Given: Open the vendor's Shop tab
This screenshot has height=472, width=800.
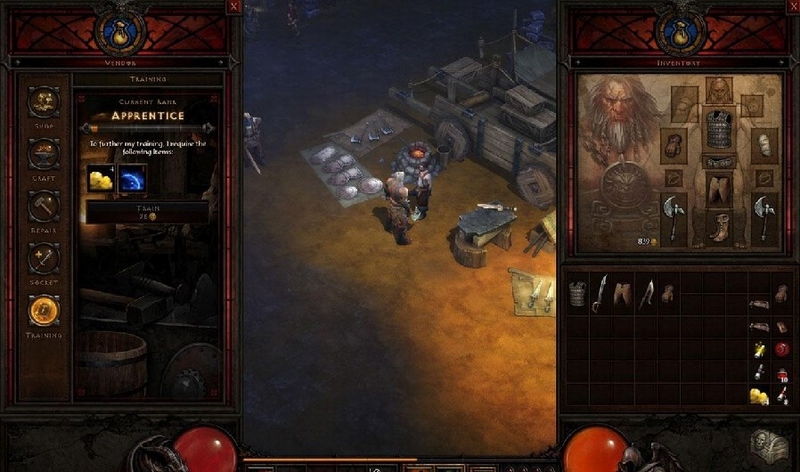Looking at the screenshot, I should (44, 101).
